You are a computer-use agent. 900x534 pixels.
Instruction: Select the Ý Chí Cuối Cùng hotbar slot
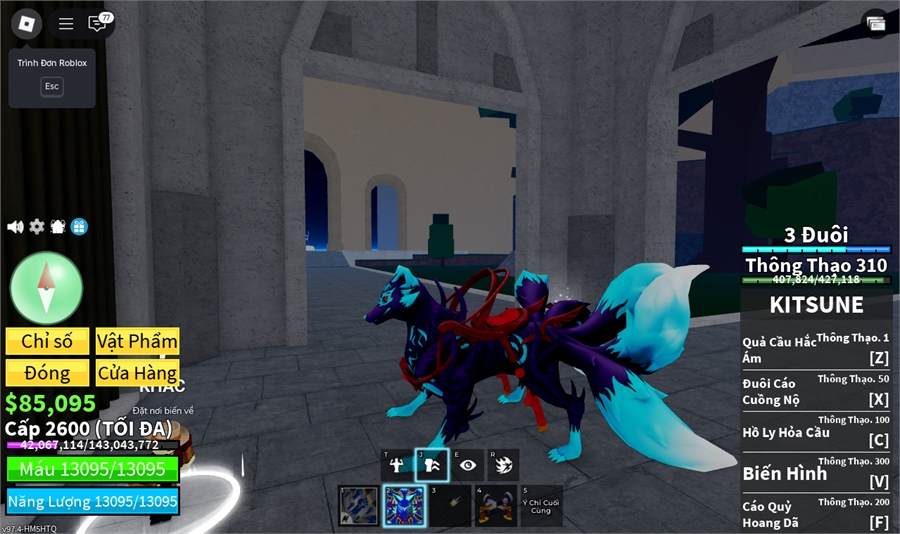pos(541,506)
